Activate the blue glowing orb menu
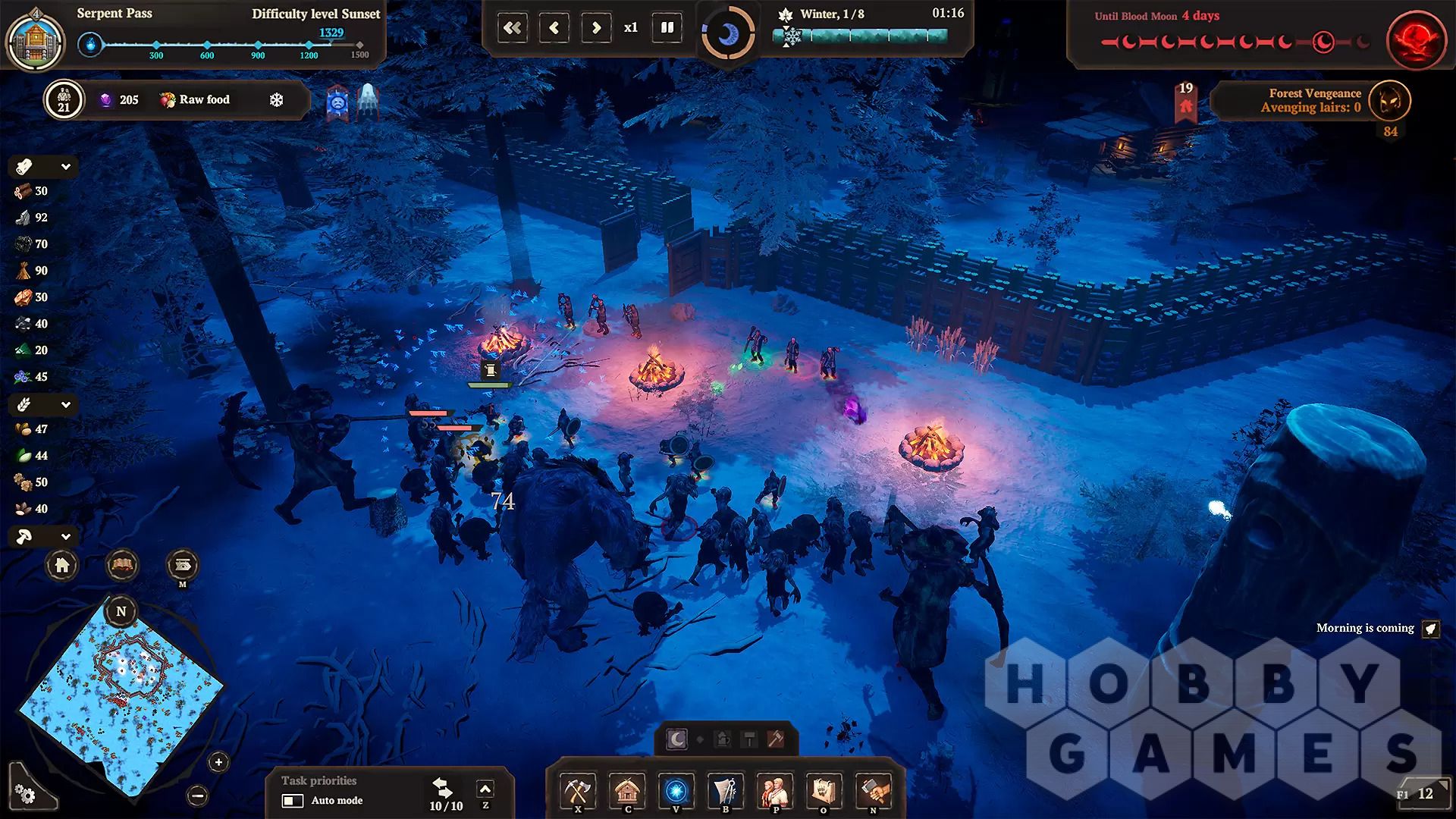Screen dimensions: 1456x819 (676, 791)
